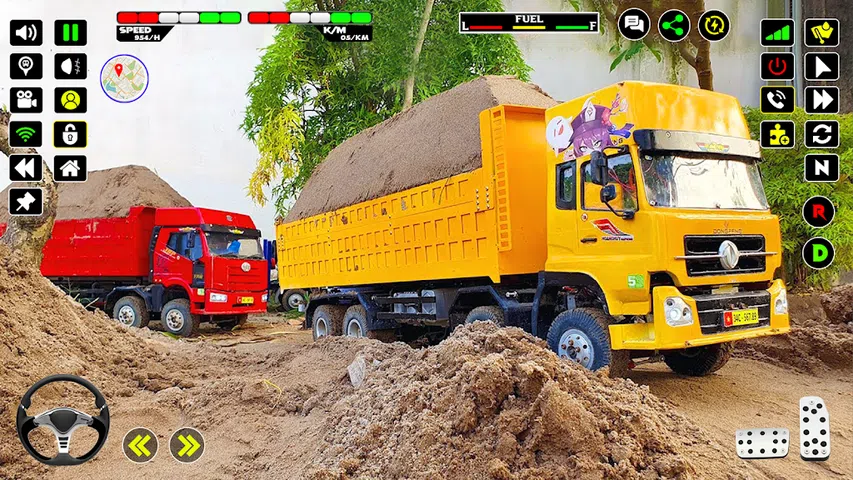Toggle the truck headlights icon
853x480 pixels.
(70, 67)
